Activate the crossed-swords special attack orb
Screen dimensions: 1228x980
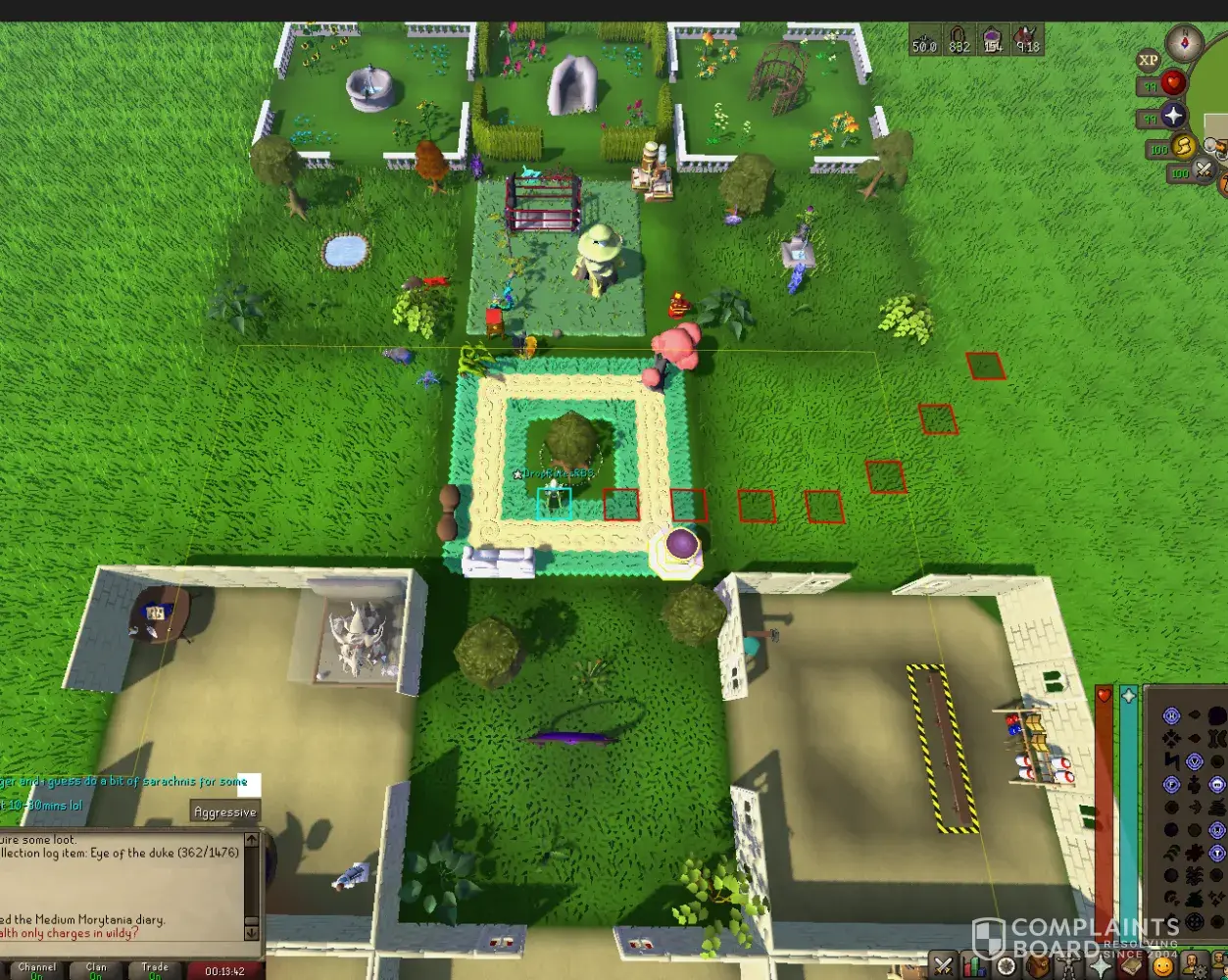pyautogui.click(x=1203, y=171)
